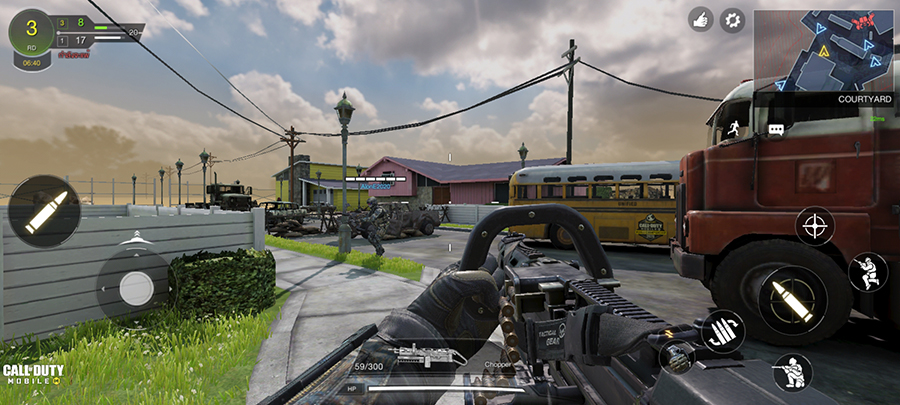Activate the crouch stance button
Image resolution: width=900 pixels, height=405 pixels.
(x=792, y=372)
